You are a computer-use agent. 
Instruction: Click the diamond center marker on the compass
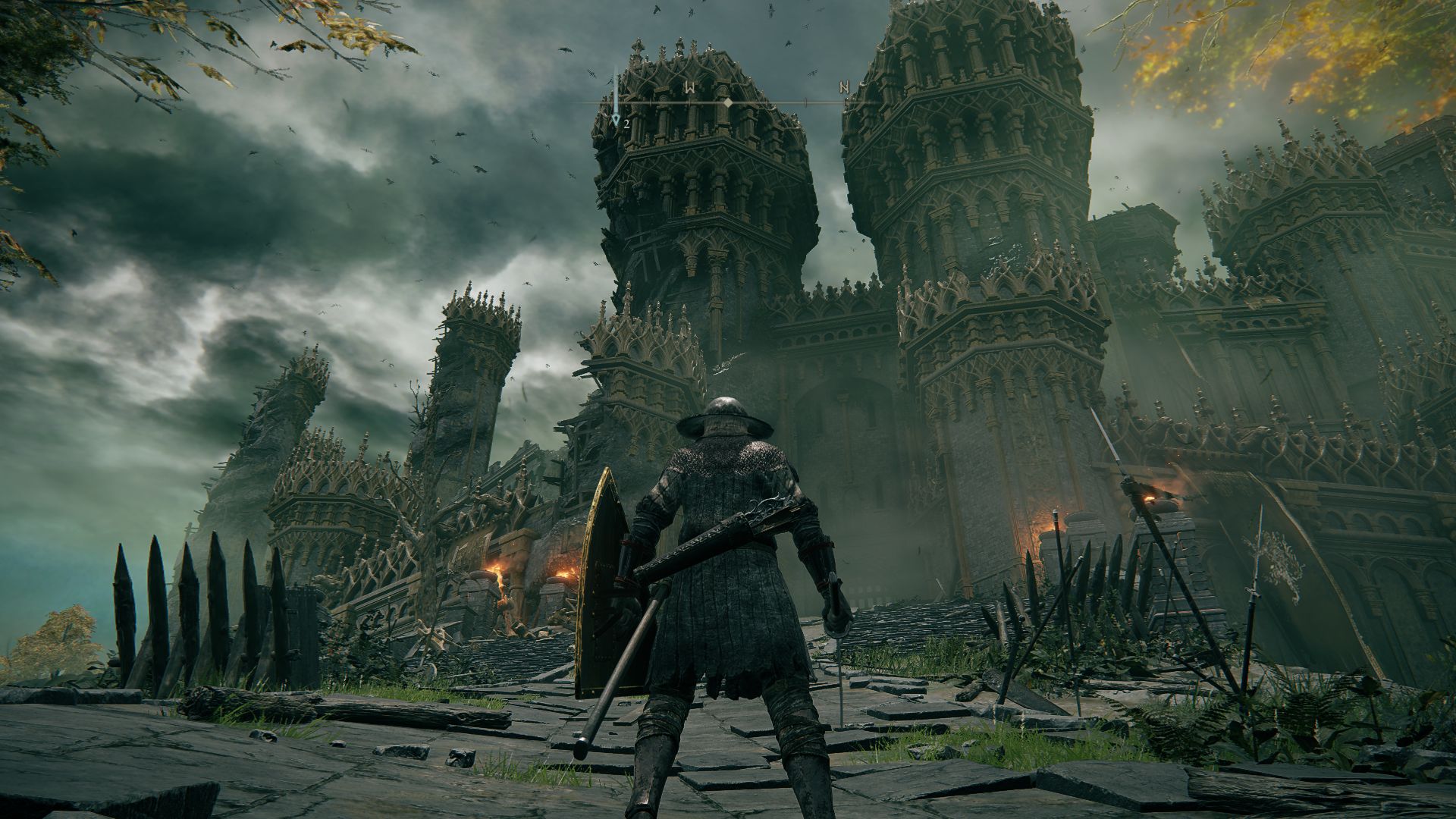point(728,102)
